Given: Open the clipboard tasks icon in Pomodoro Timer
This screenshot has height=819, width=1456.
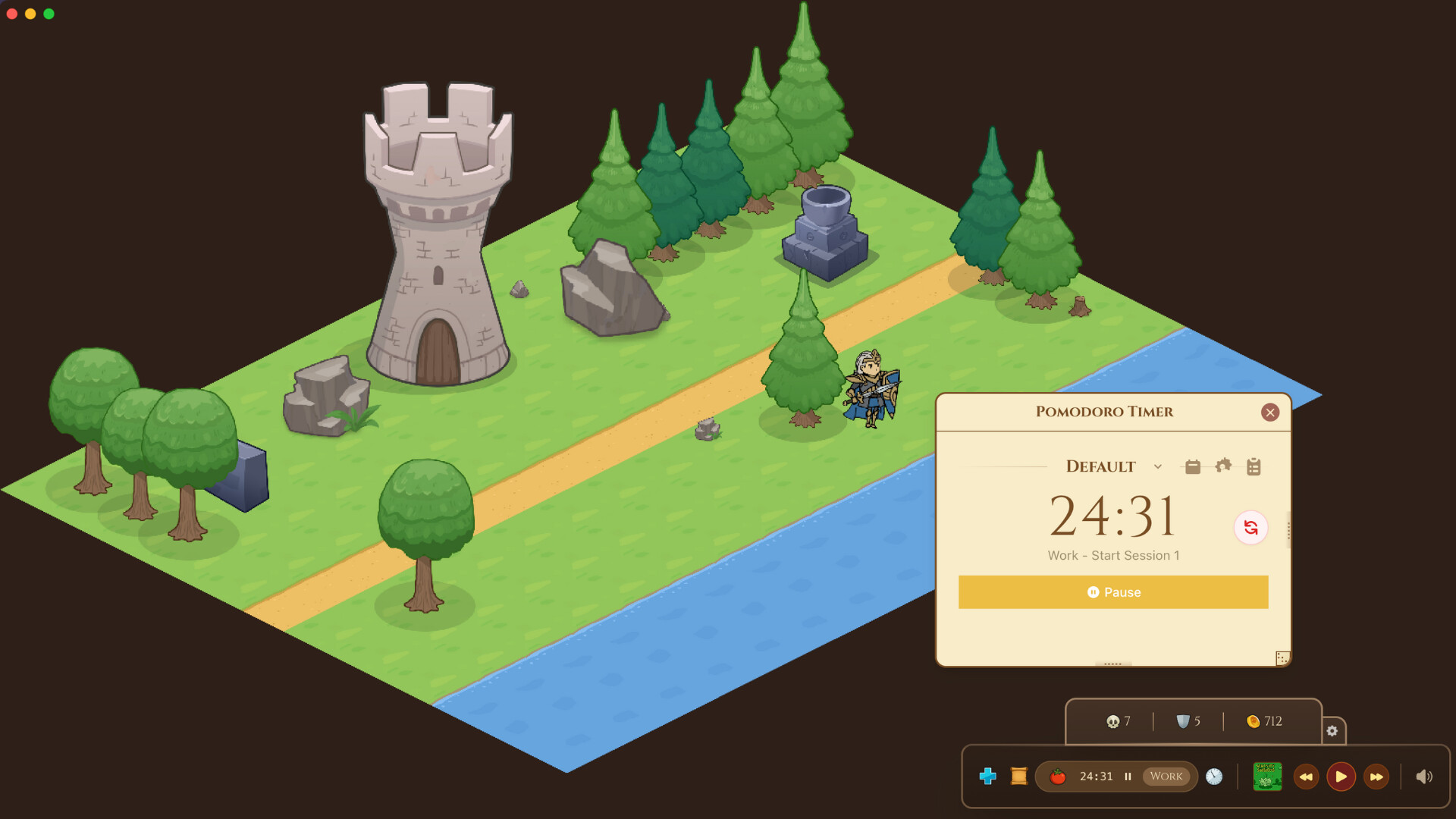Looking at the screenshot, I should pyautogui.click(x=1253, y=466).
